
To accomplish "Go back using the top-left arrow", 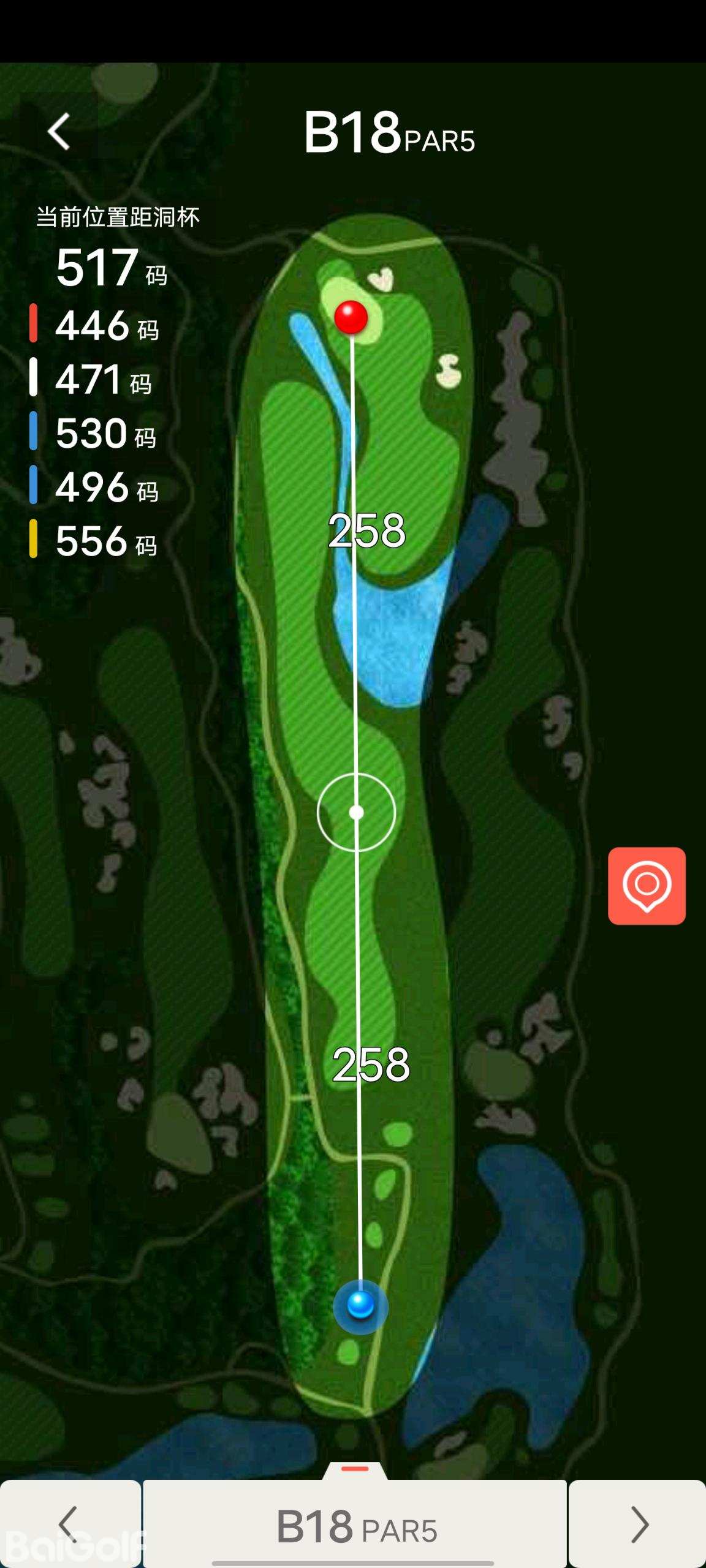I will click(x=59, y=132).
